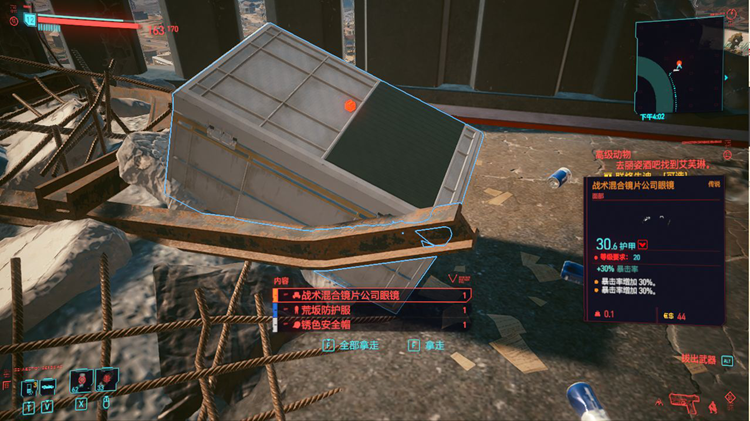
Task: Select the 荒坂防护服 loot entry
Action: pyautogui.click(x=371, y=310)
